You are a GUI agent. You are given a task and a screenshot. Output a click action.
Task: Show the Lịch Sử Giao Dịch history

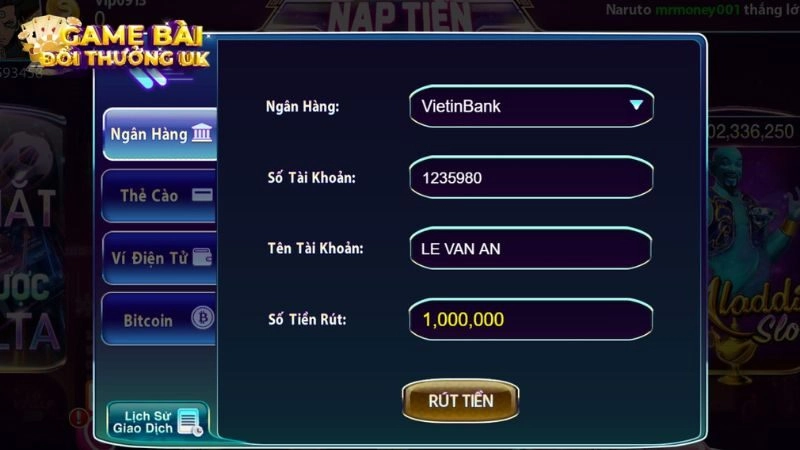coord(157,421)
